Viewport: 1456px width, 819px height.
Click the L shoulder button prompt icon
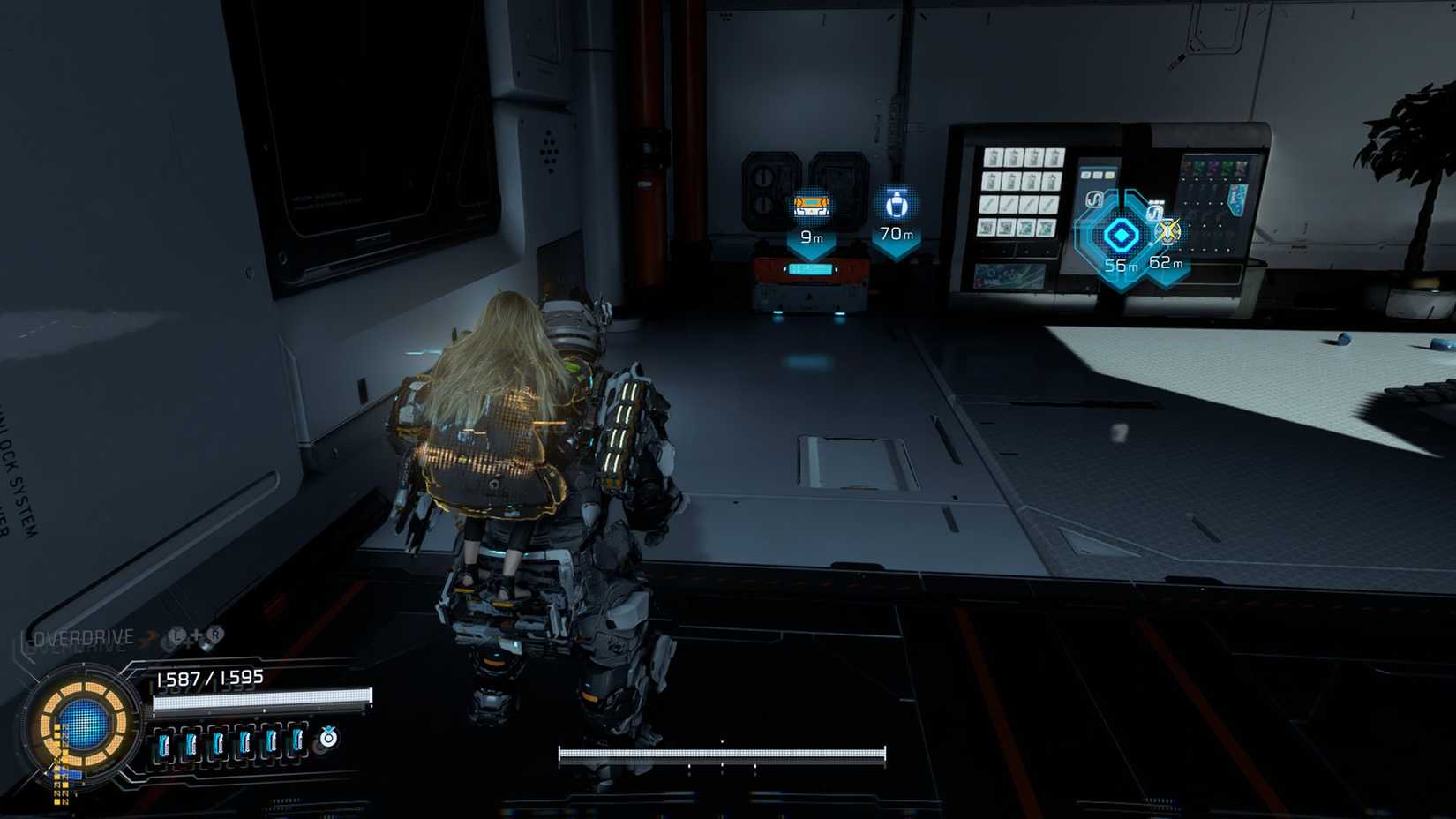(176, 635)
